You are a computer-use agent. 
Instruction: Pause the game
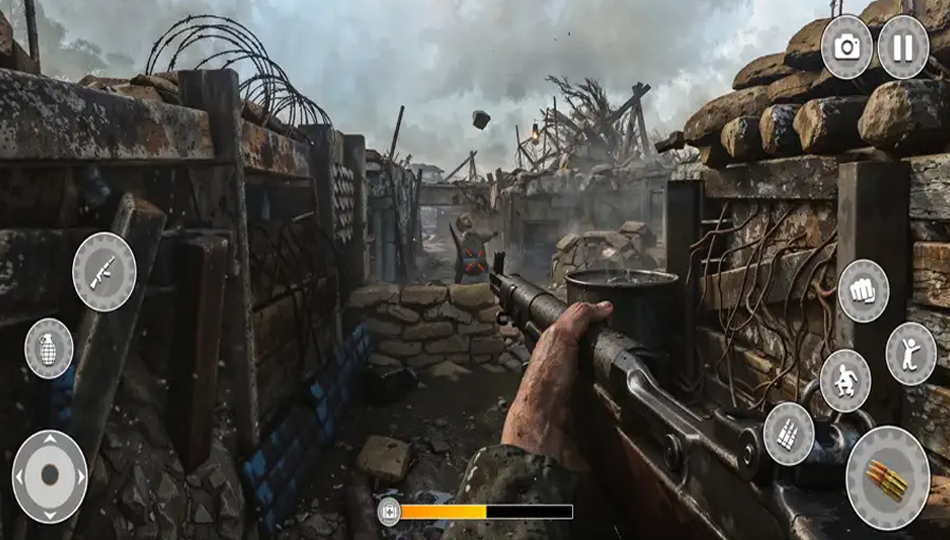click(902, 47)
